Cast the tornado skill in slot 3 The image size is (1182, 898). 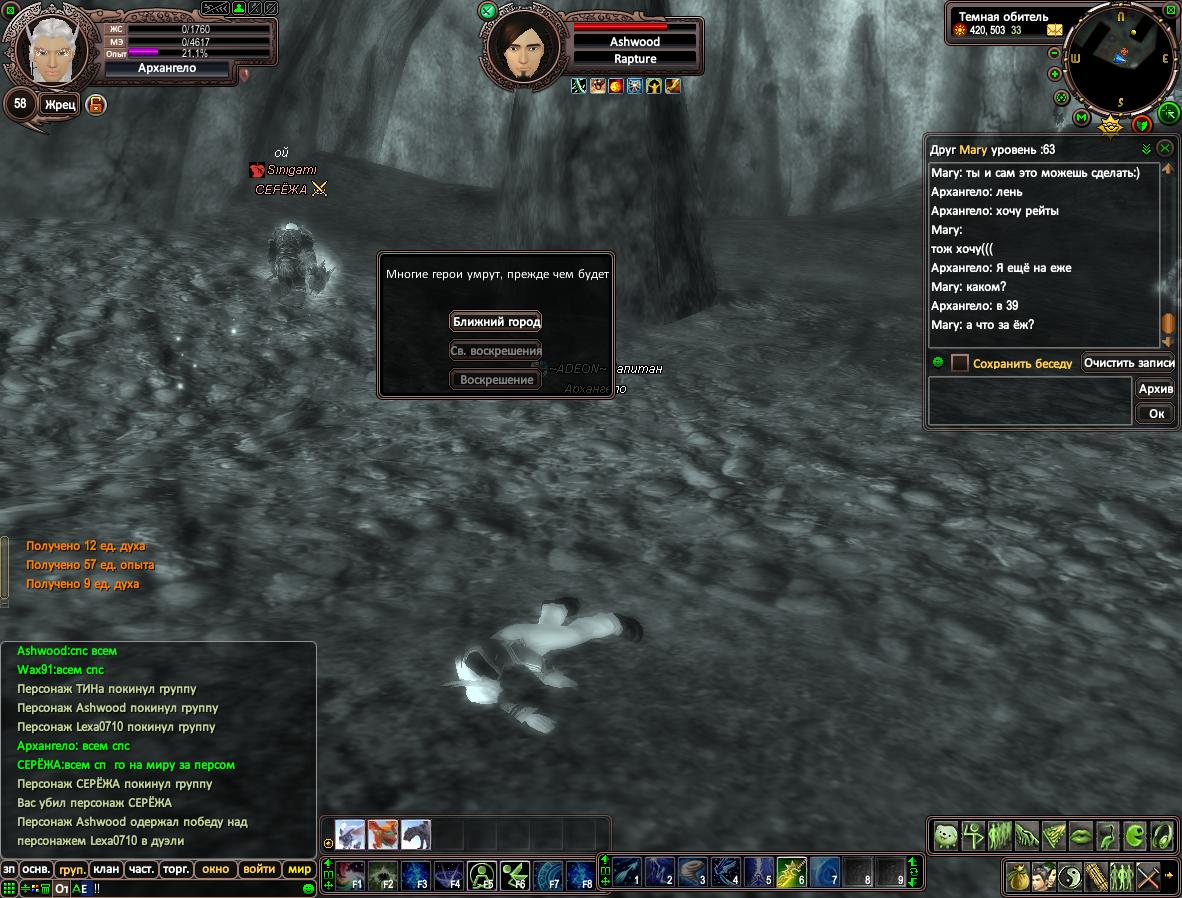pyautogui.click(x=692, y=873)
